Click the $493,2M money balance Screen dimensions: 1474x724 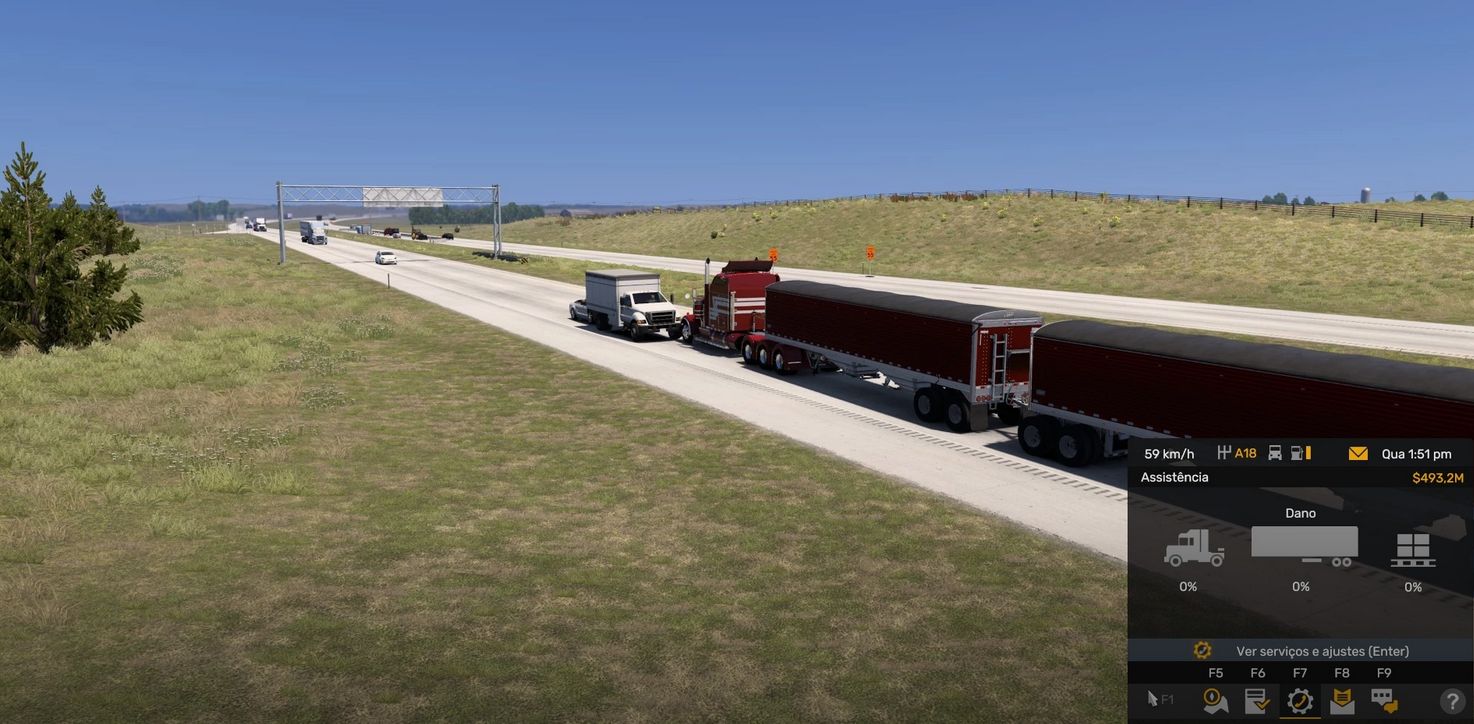point(1438,478)
